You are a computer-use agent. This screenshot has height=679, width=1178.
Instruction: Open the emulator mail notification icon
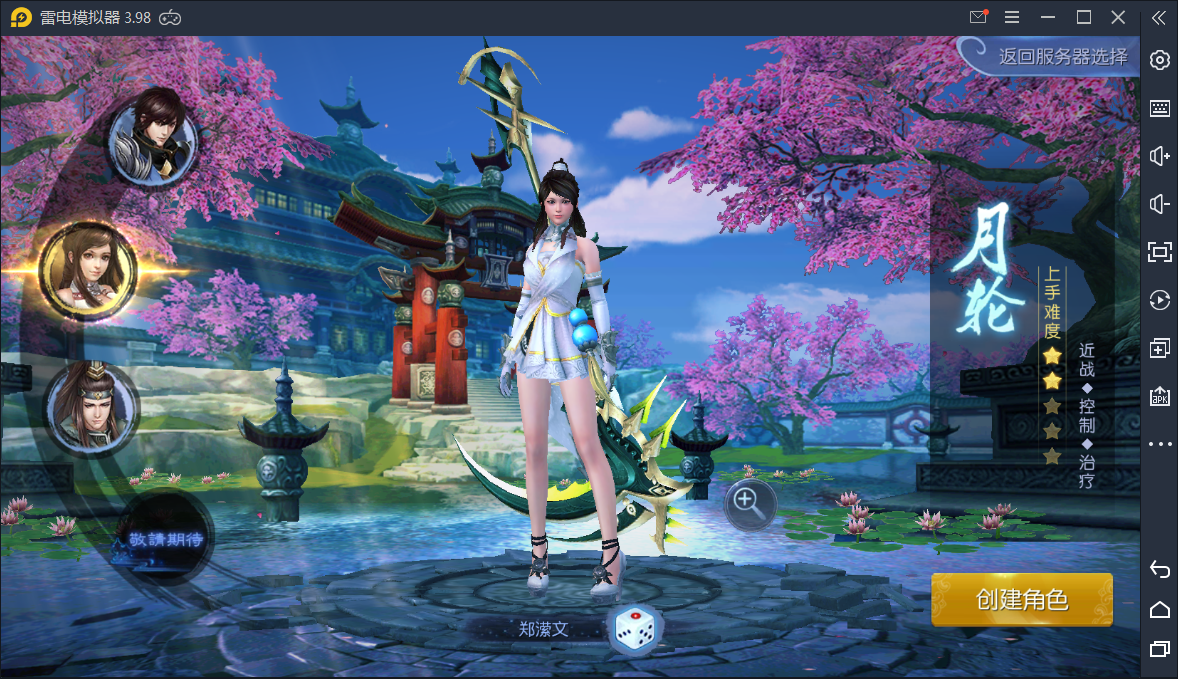978,17
